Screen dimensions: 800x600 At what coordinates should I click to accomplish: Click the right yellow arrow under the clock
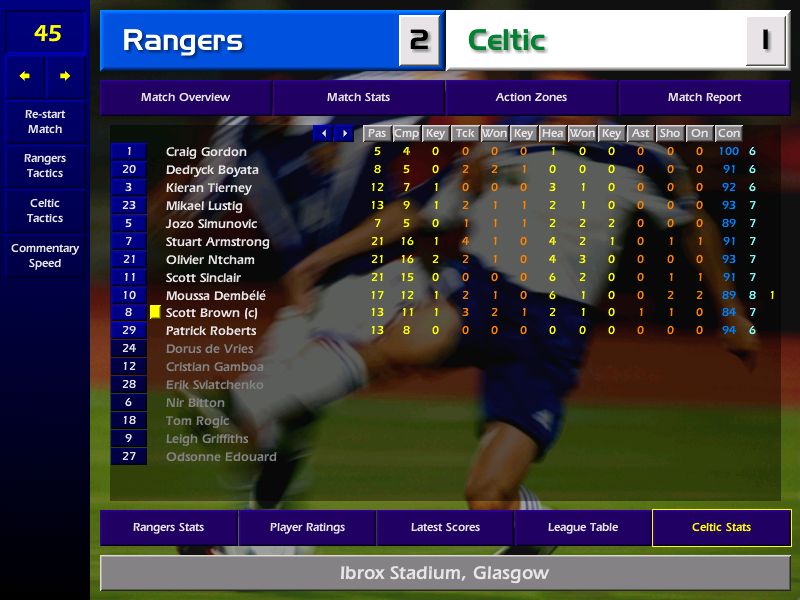(66, 76)
